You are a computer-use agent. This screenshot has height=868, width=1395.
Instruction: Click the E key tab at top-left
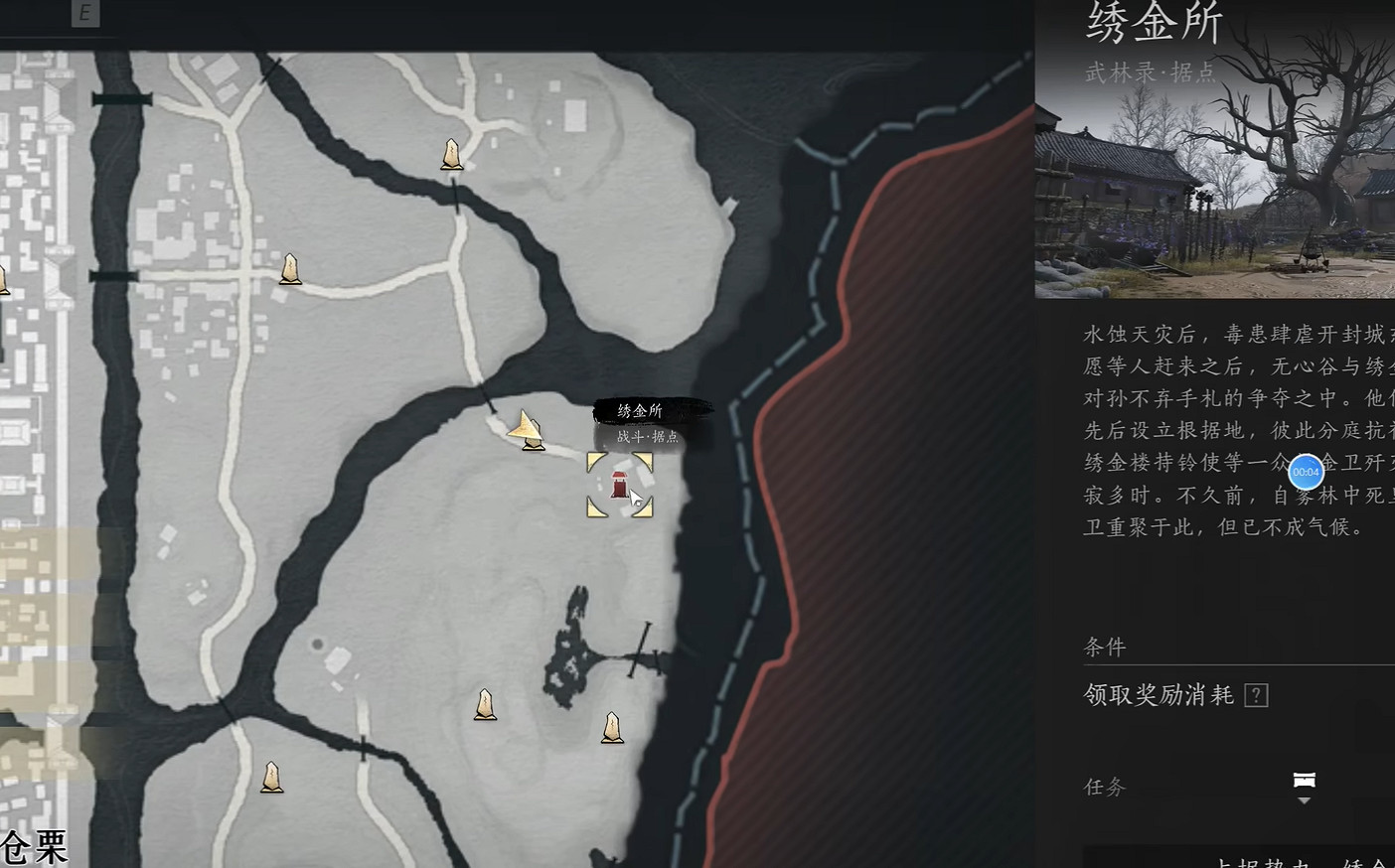[85, 14]
